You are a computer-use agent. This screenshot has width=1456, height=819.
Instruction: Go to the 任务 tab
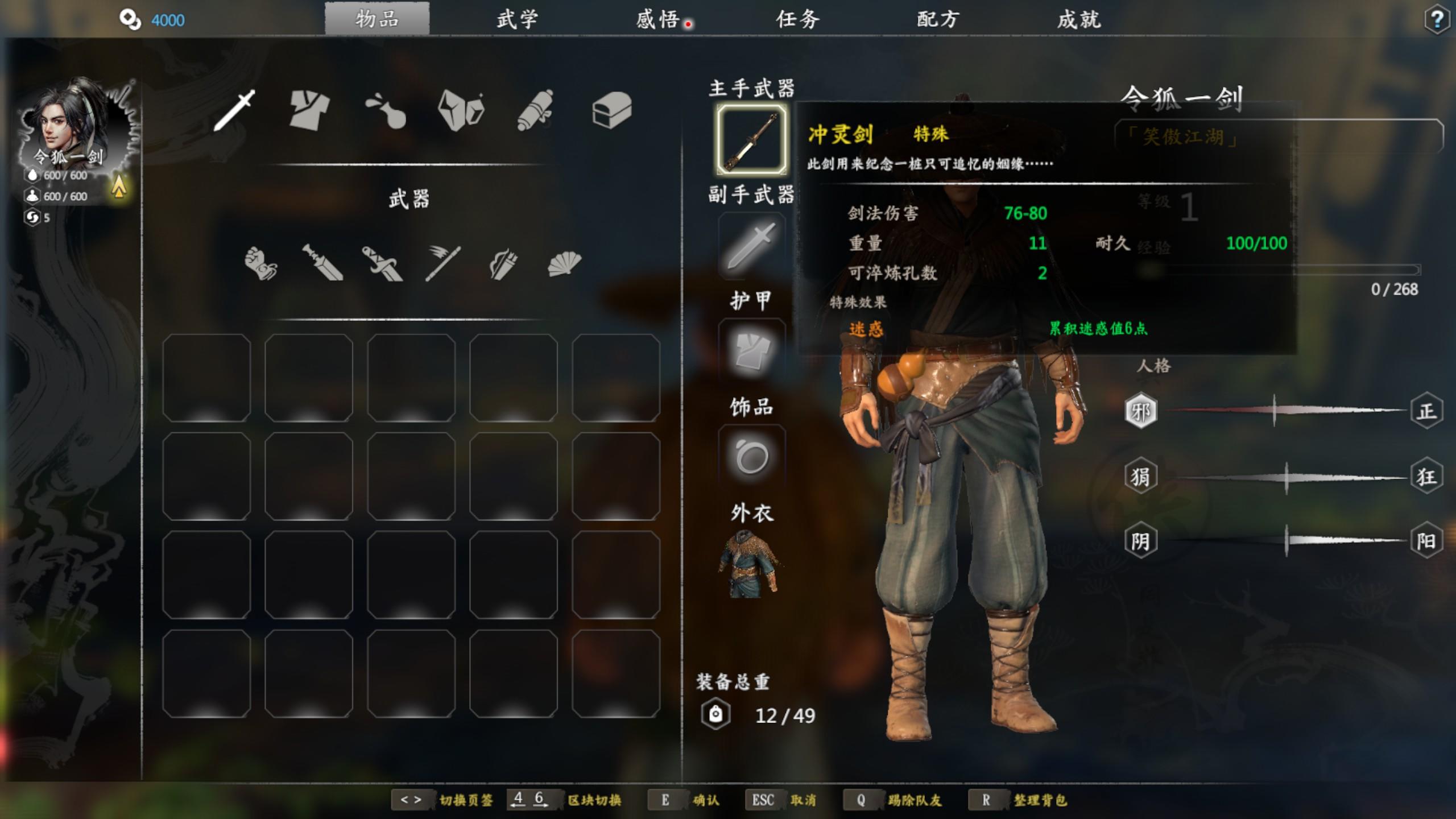(798, 20)
